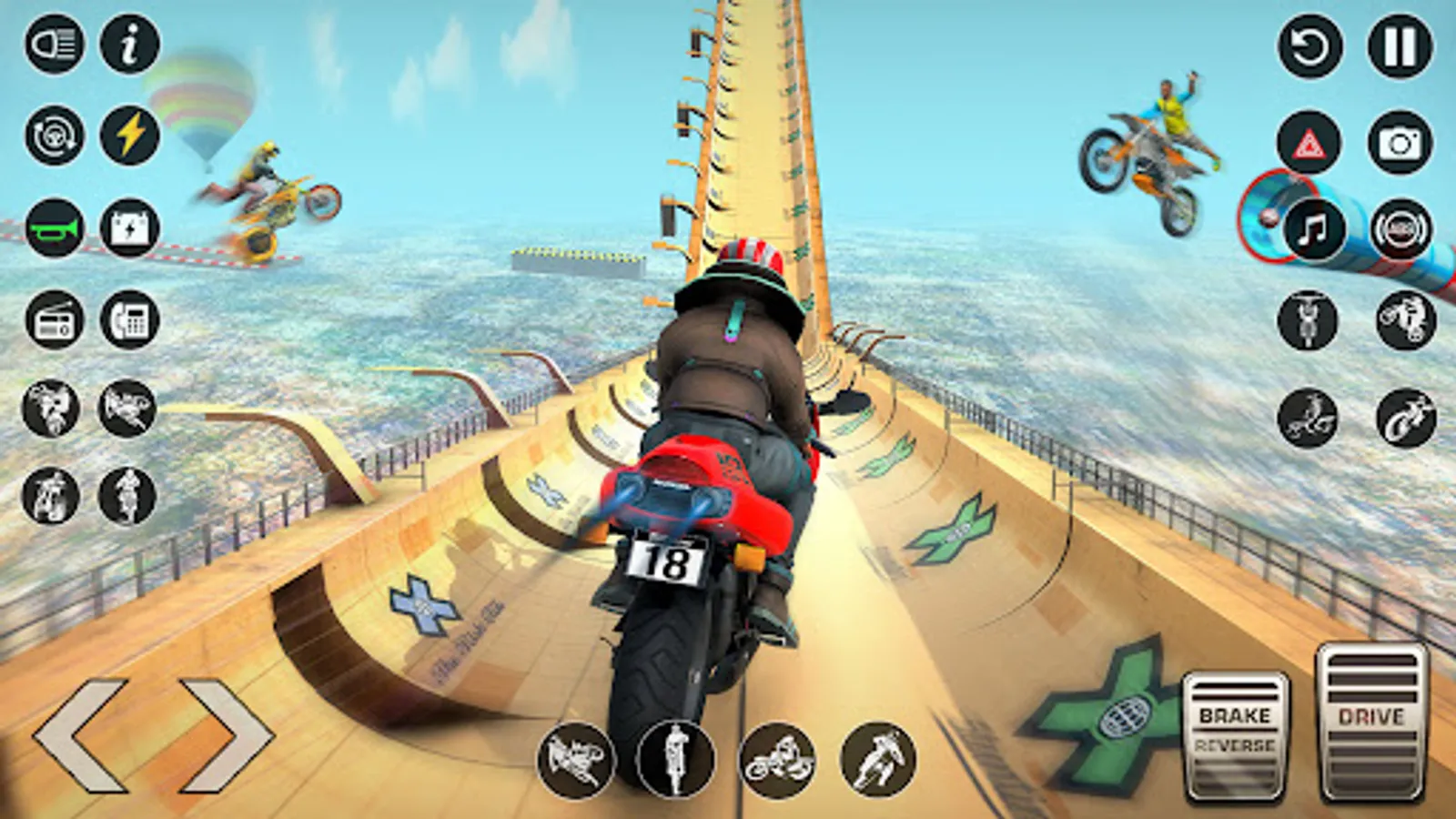Toggle the headlight icon
Viewport: 1456px width, 819px height.
click(x=55, y=44)
